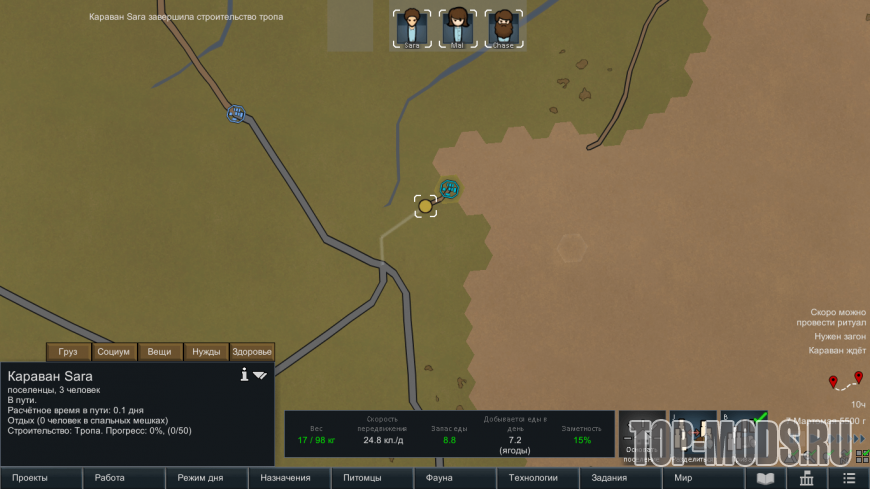The image size is (870, 489).
Task: Select colonist Chase's portrait
Action: coord(503,28)
